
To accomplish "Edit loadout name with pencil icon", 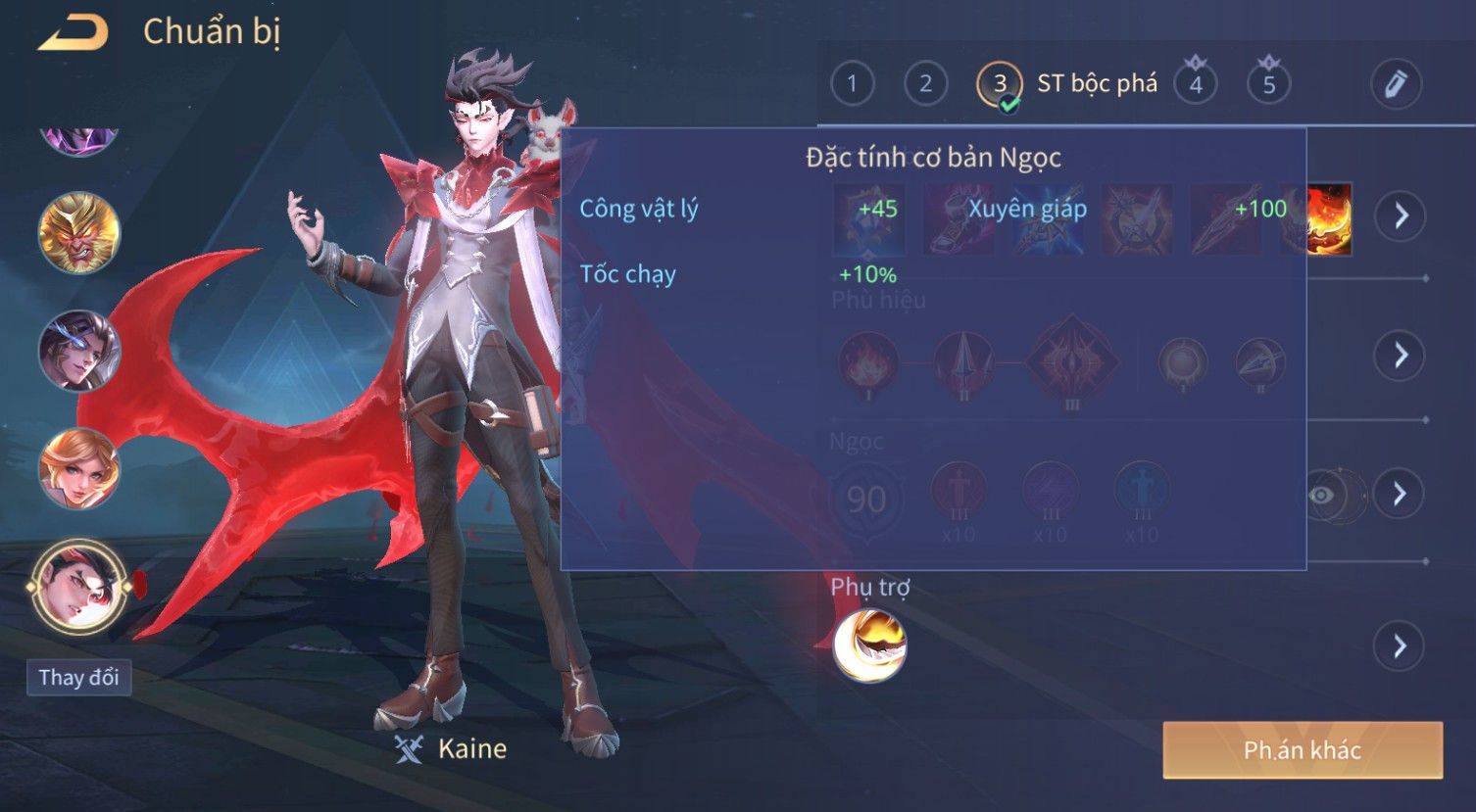I will pyautogui.click(x=1396, y=84).
